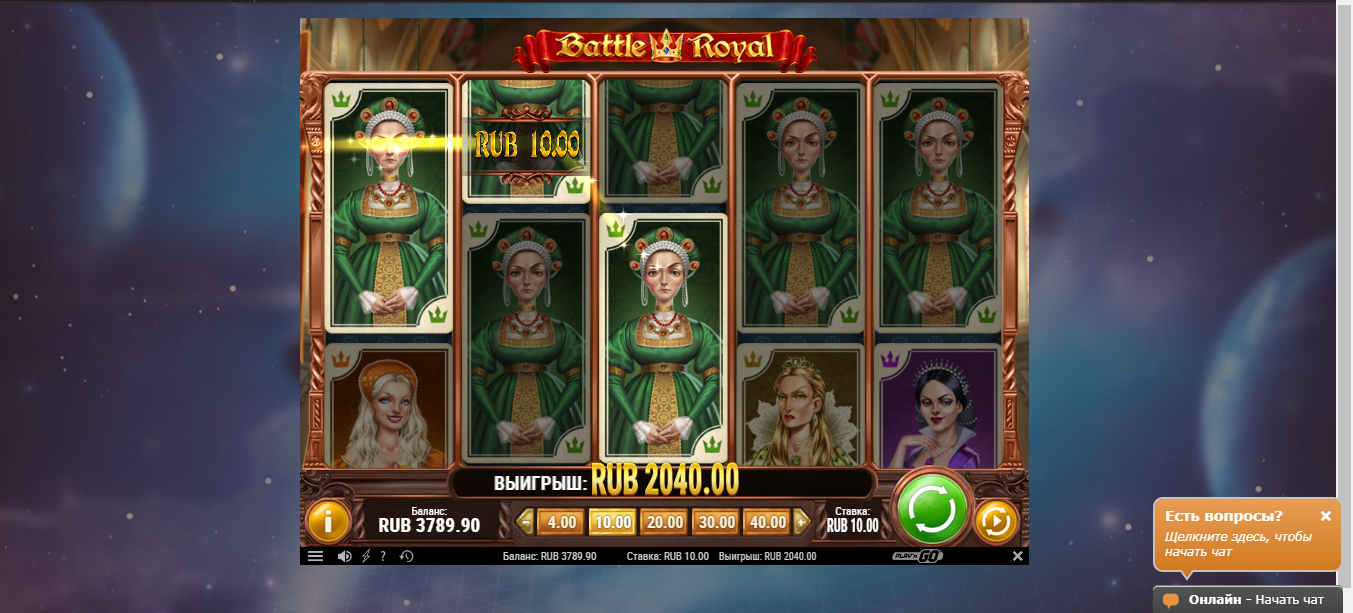Open help via the question mark

pyautogui.click(x=383, y=557)
